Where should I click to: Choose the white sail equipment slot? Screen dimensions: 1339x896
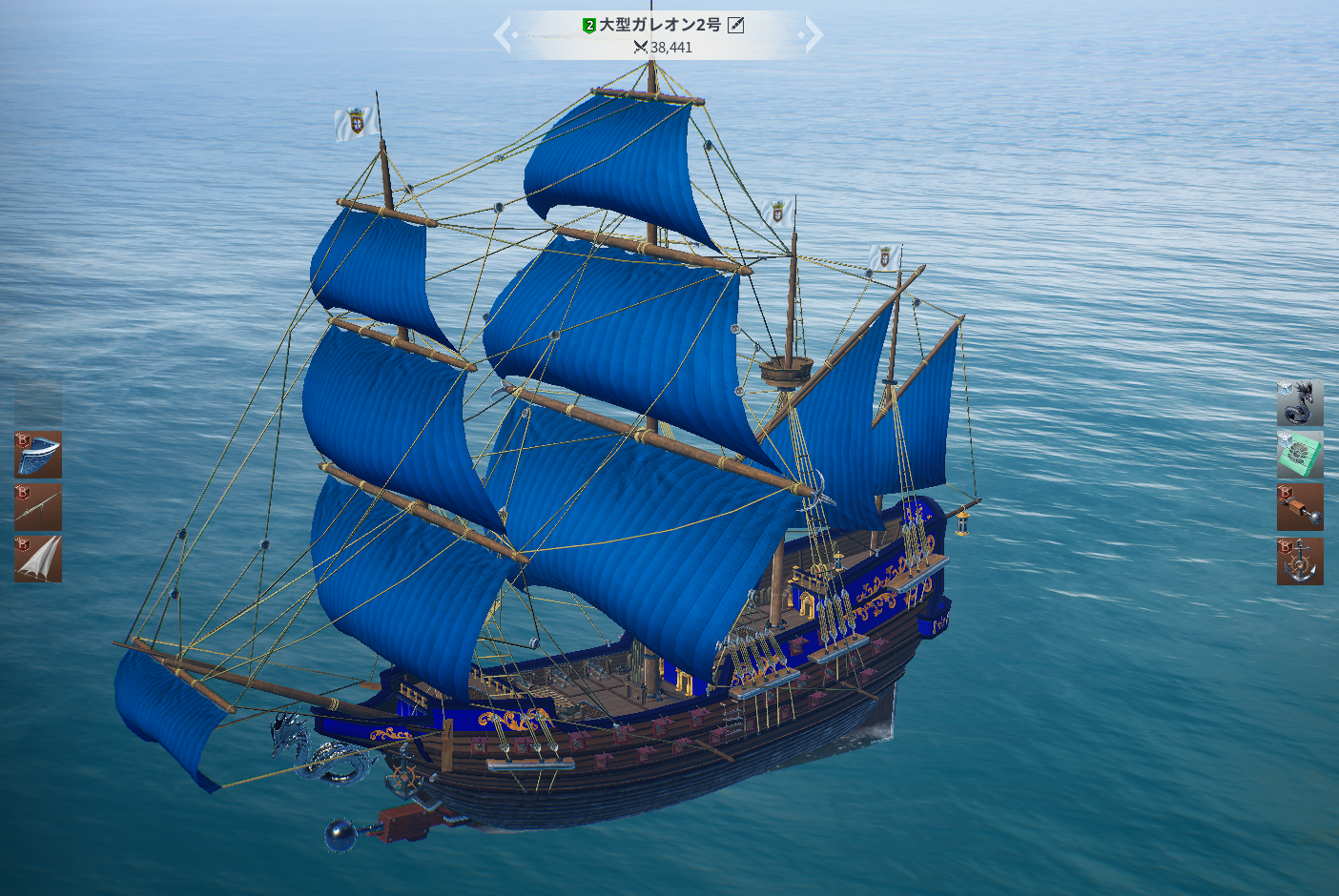click(38, 560)
